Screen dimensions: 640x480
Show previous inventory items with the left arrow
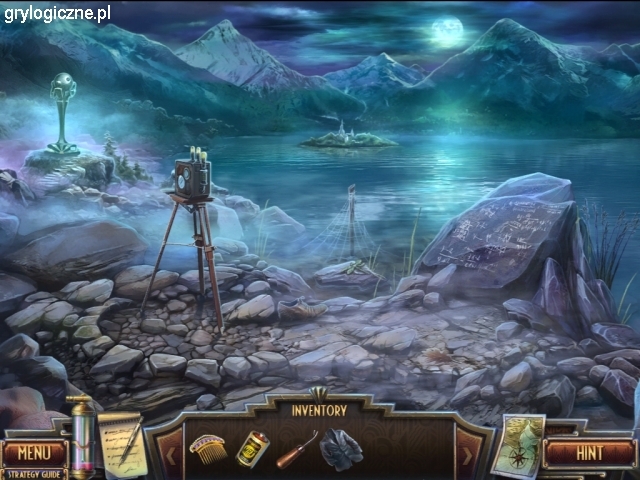(168, 456)
